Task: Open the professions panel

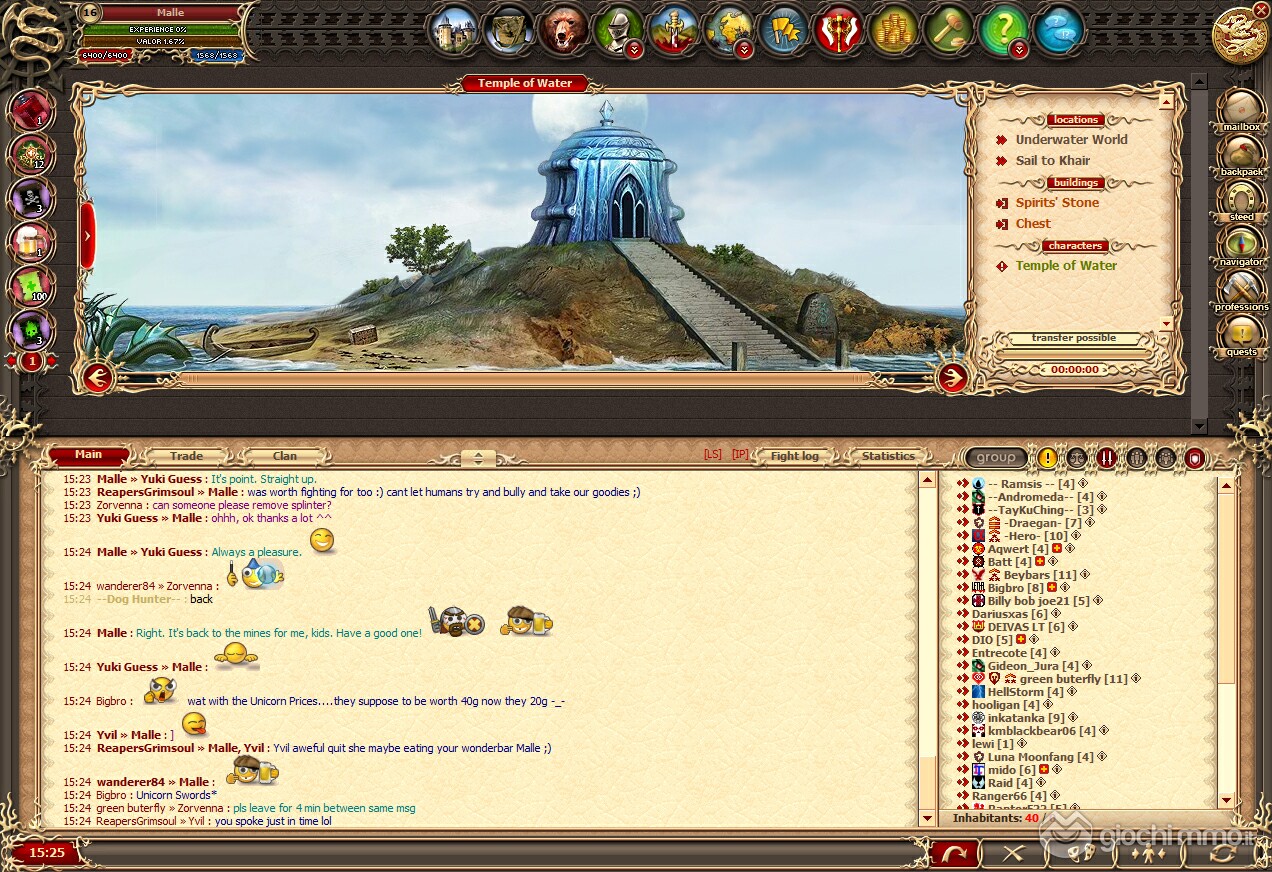Action: 1241,290
